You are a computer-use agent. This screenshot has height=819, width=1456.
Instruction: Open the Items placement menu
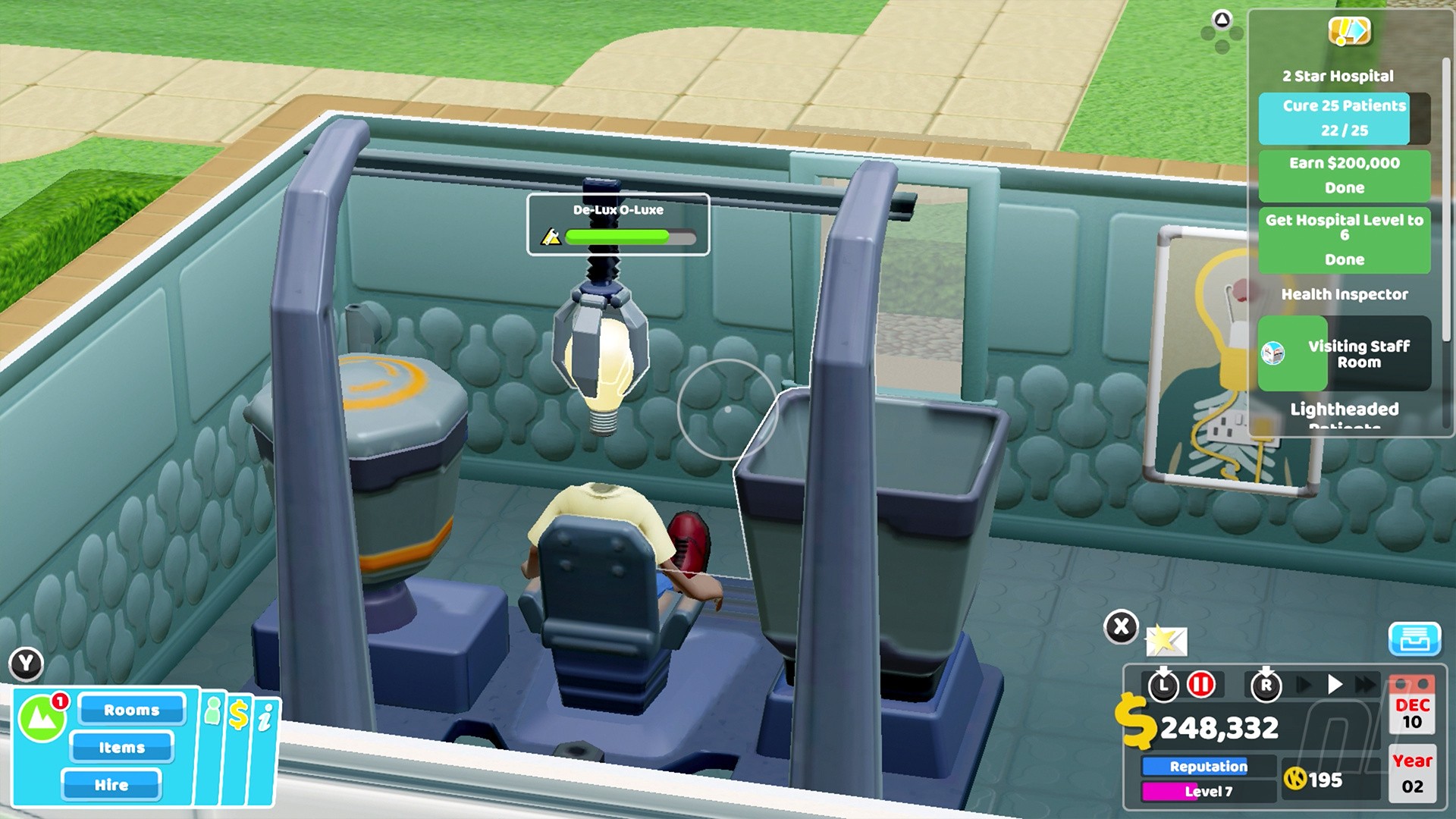click(121, 748)
